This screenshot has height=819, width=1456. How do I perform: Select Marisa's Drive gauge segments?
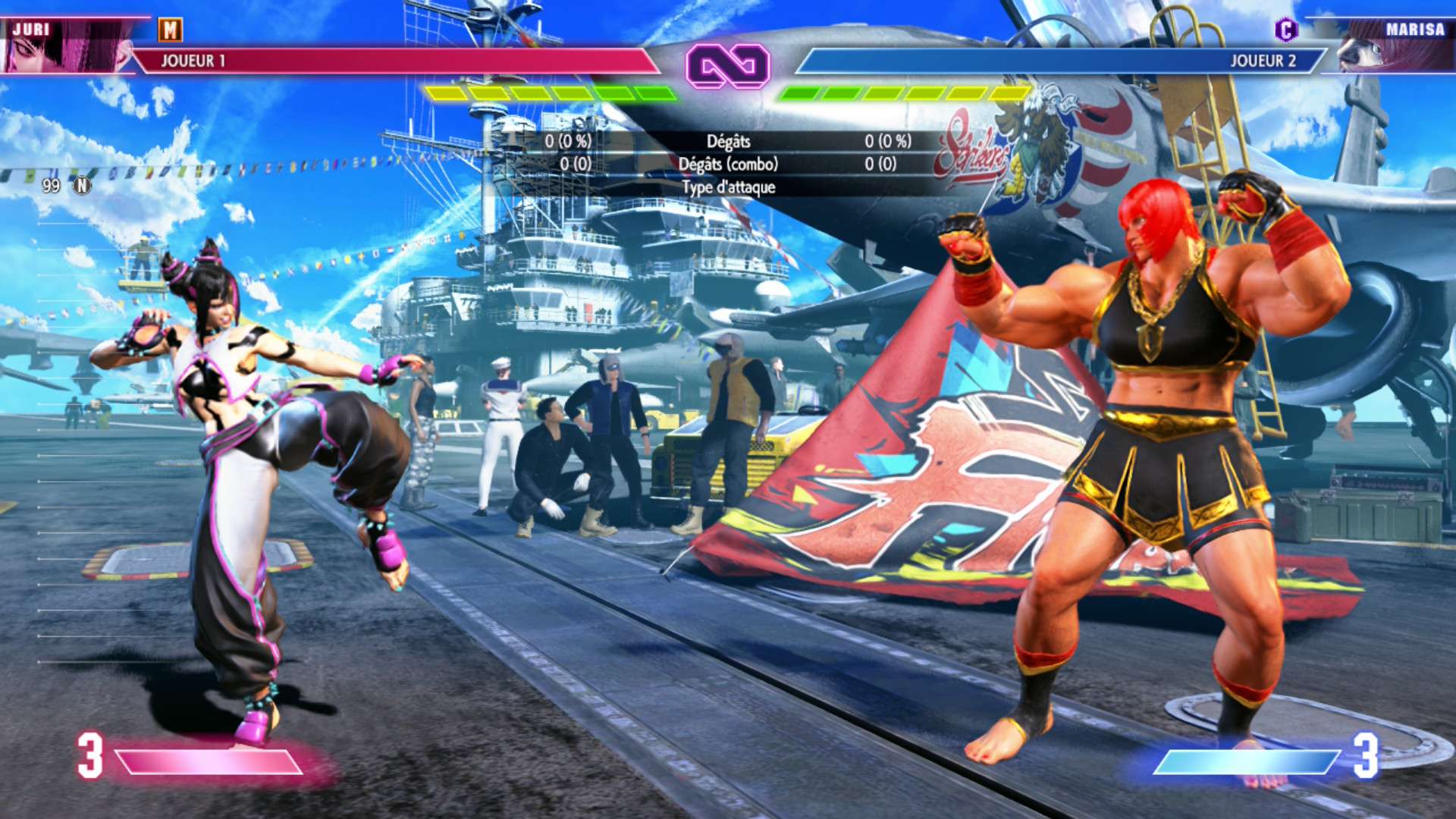pos(902,93)
